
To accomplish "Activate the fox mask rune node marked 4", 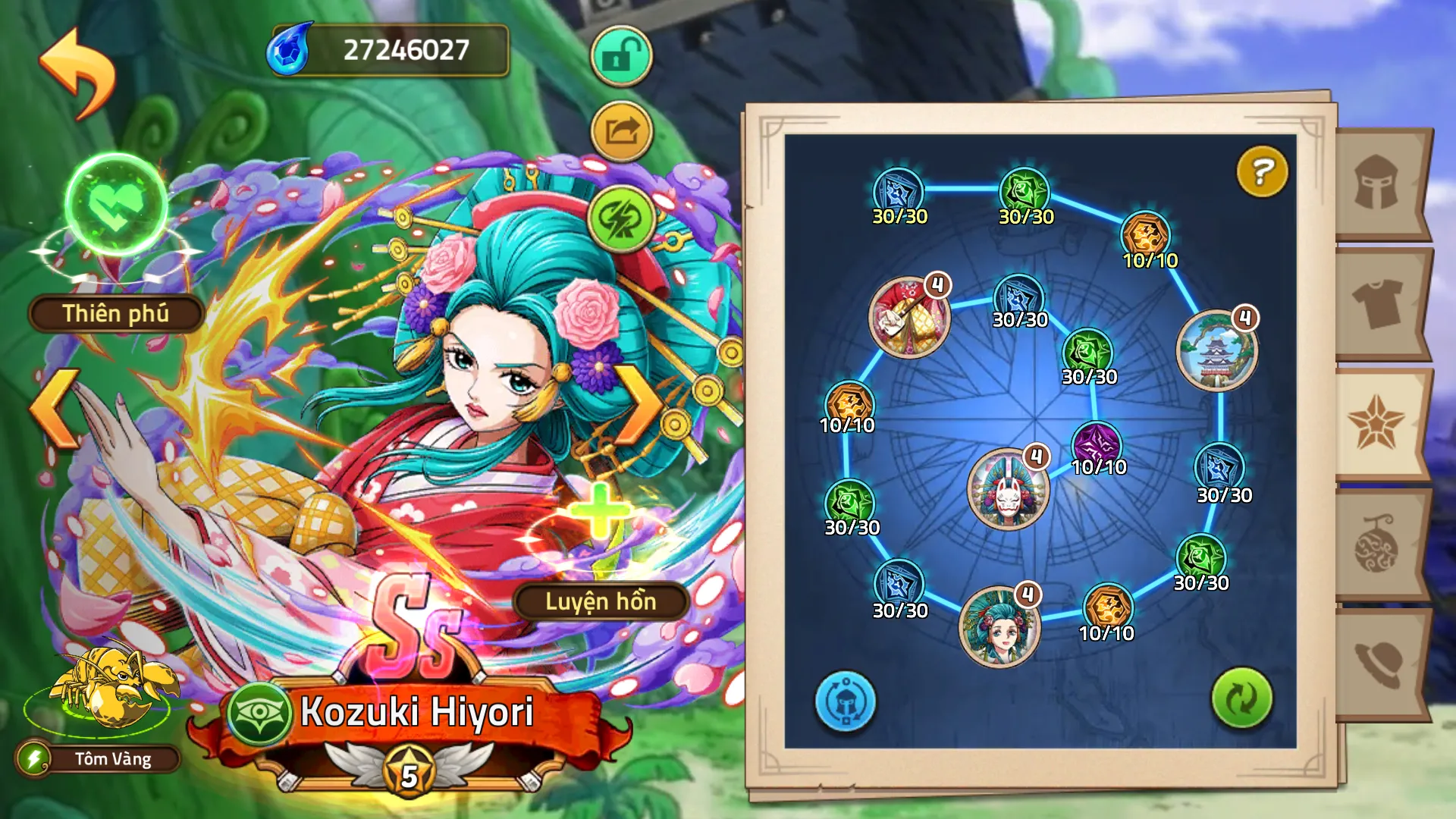I will click(x=1009, y=489).
